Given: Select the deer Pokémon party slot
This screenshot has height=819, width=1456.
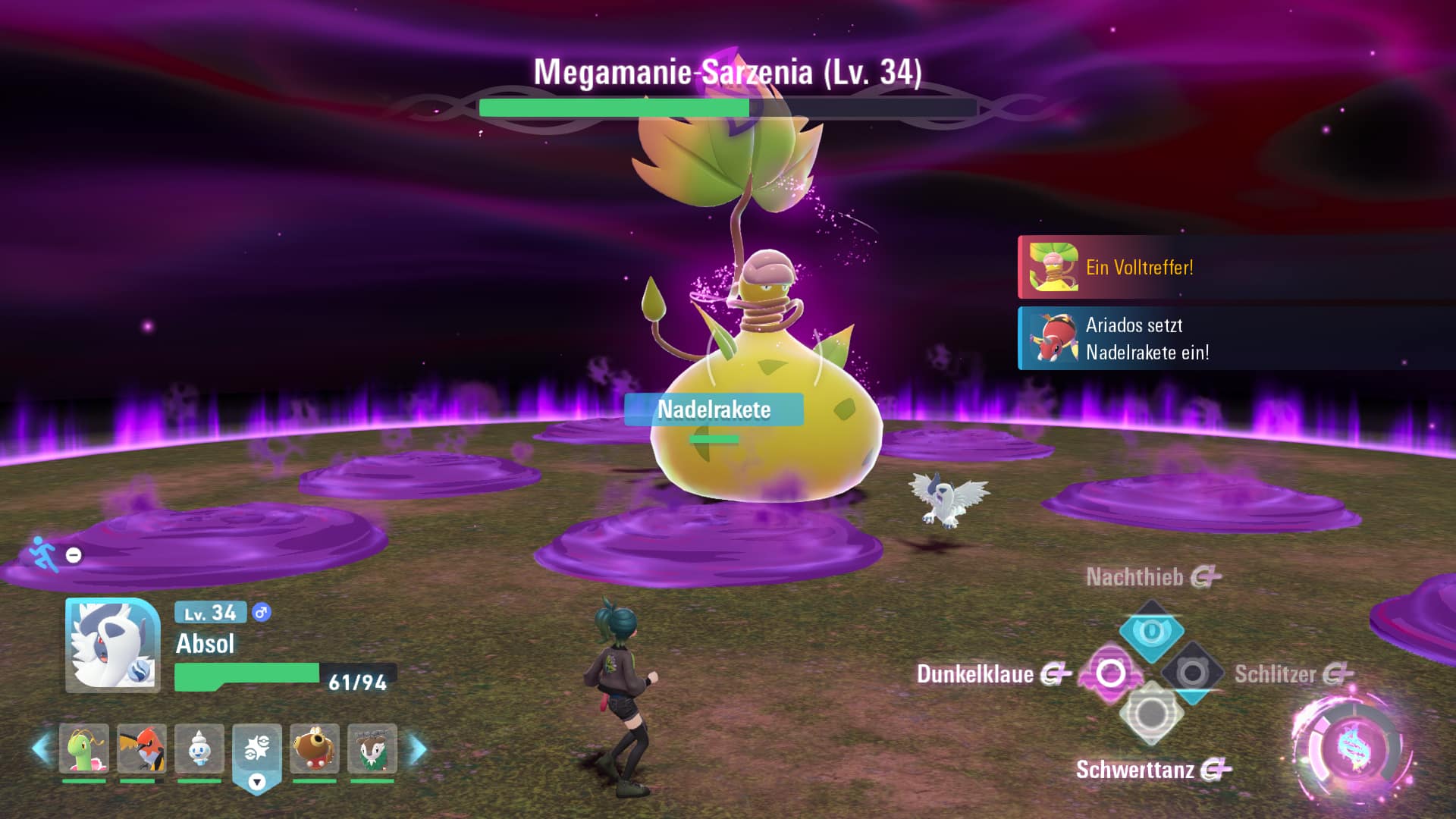Looking at the screenshot, I should (372, 748).
